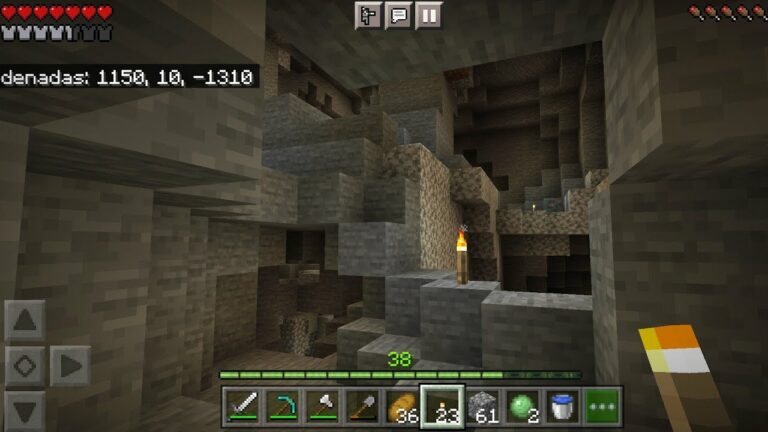Open the chat window

[x=398, y=15]
